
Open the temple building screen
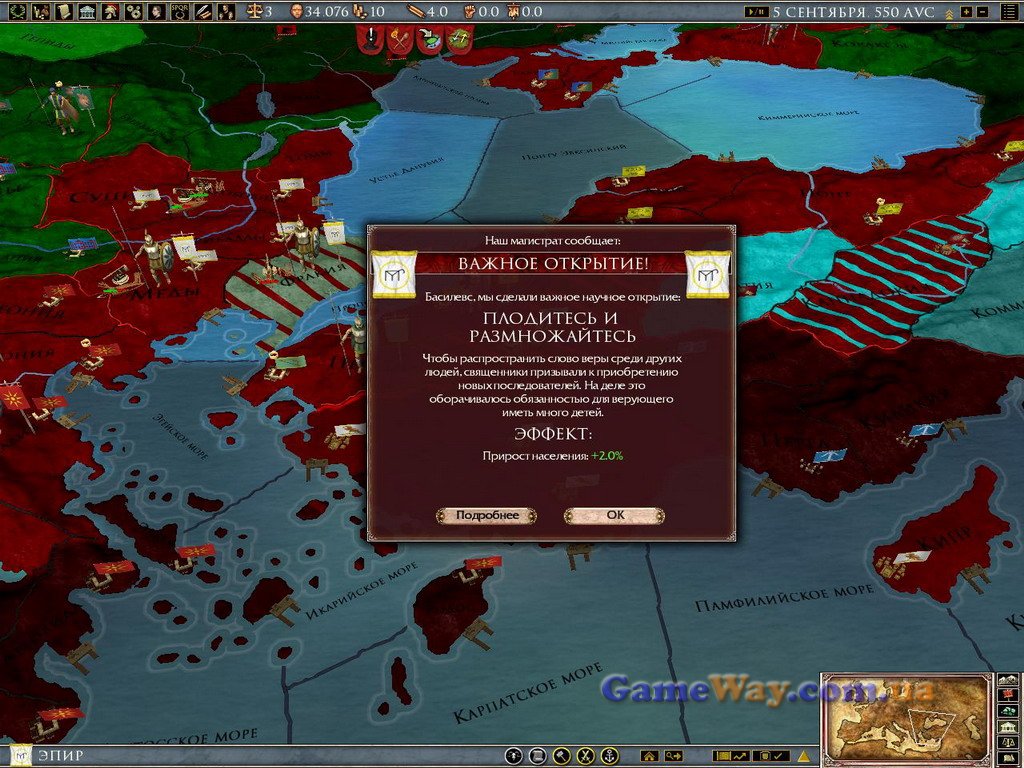[x=85, y=12]
